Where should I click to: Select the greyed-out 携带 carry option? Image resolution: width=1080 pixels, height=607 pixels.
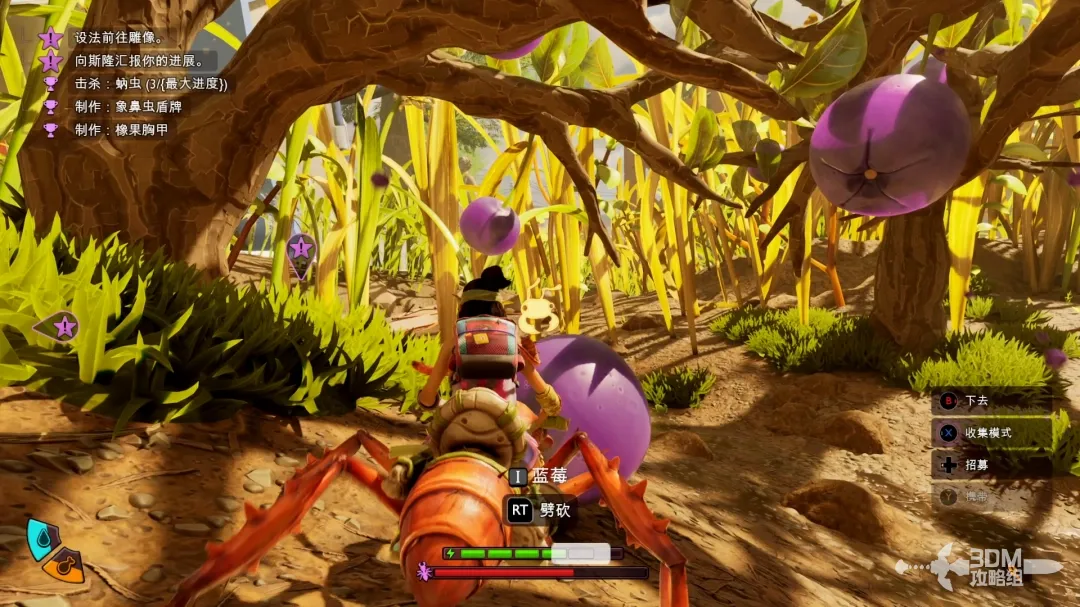click(976, 496)
